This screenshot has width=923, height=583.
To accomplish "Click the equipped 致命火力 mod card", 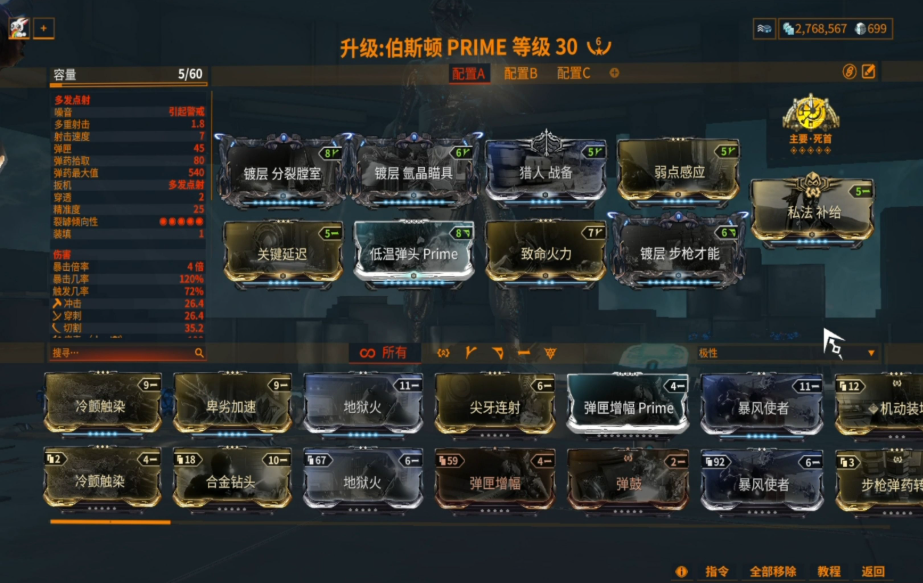I will click(546, 253).
